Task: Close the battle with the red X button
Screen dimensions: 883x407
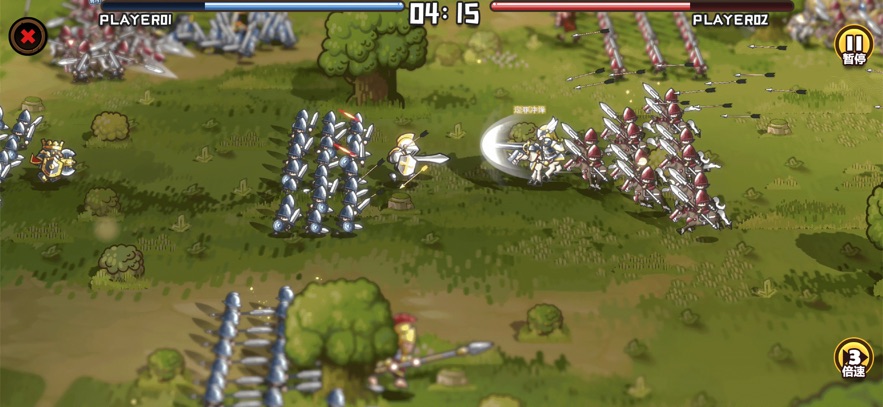Action: (x=28, y=37)
